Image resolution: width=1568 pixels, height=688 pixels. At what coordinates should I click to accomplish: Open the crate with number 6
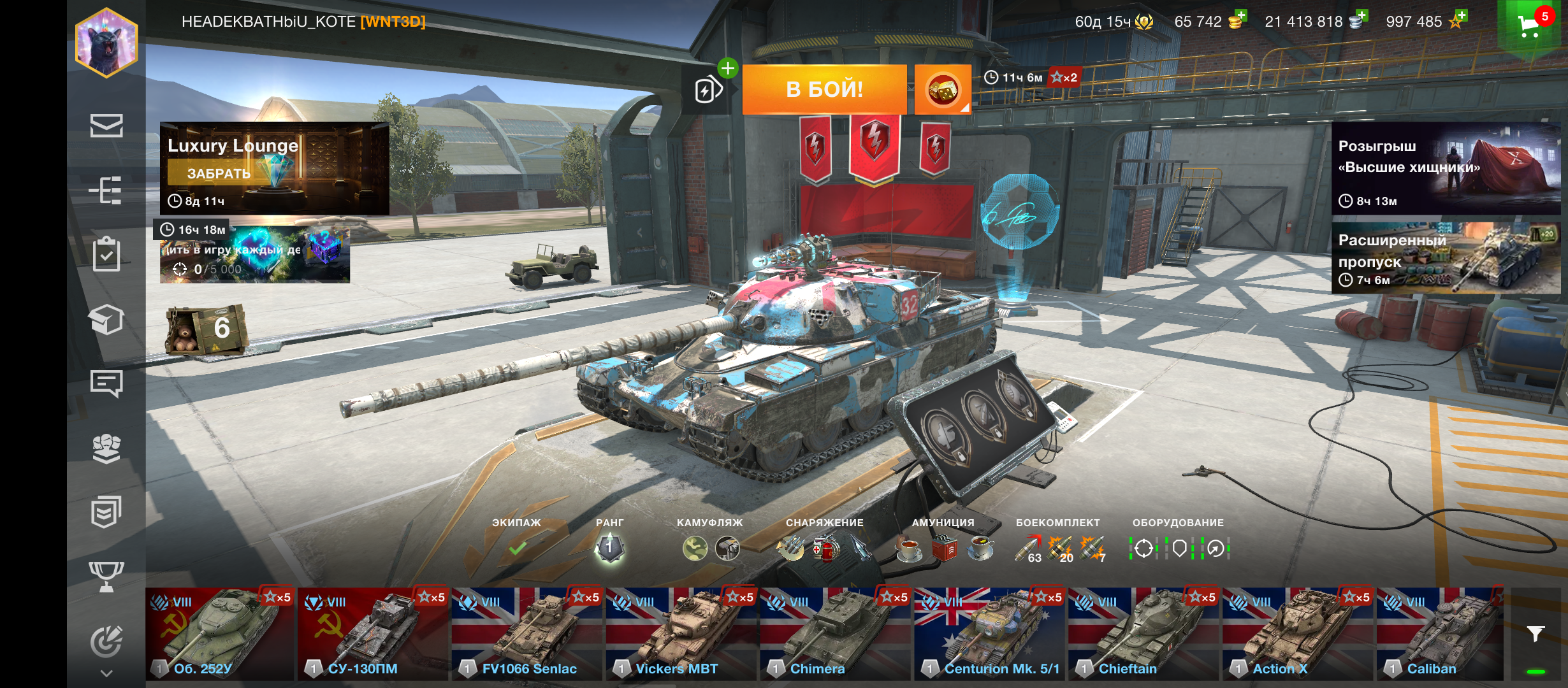coord(207,329)
